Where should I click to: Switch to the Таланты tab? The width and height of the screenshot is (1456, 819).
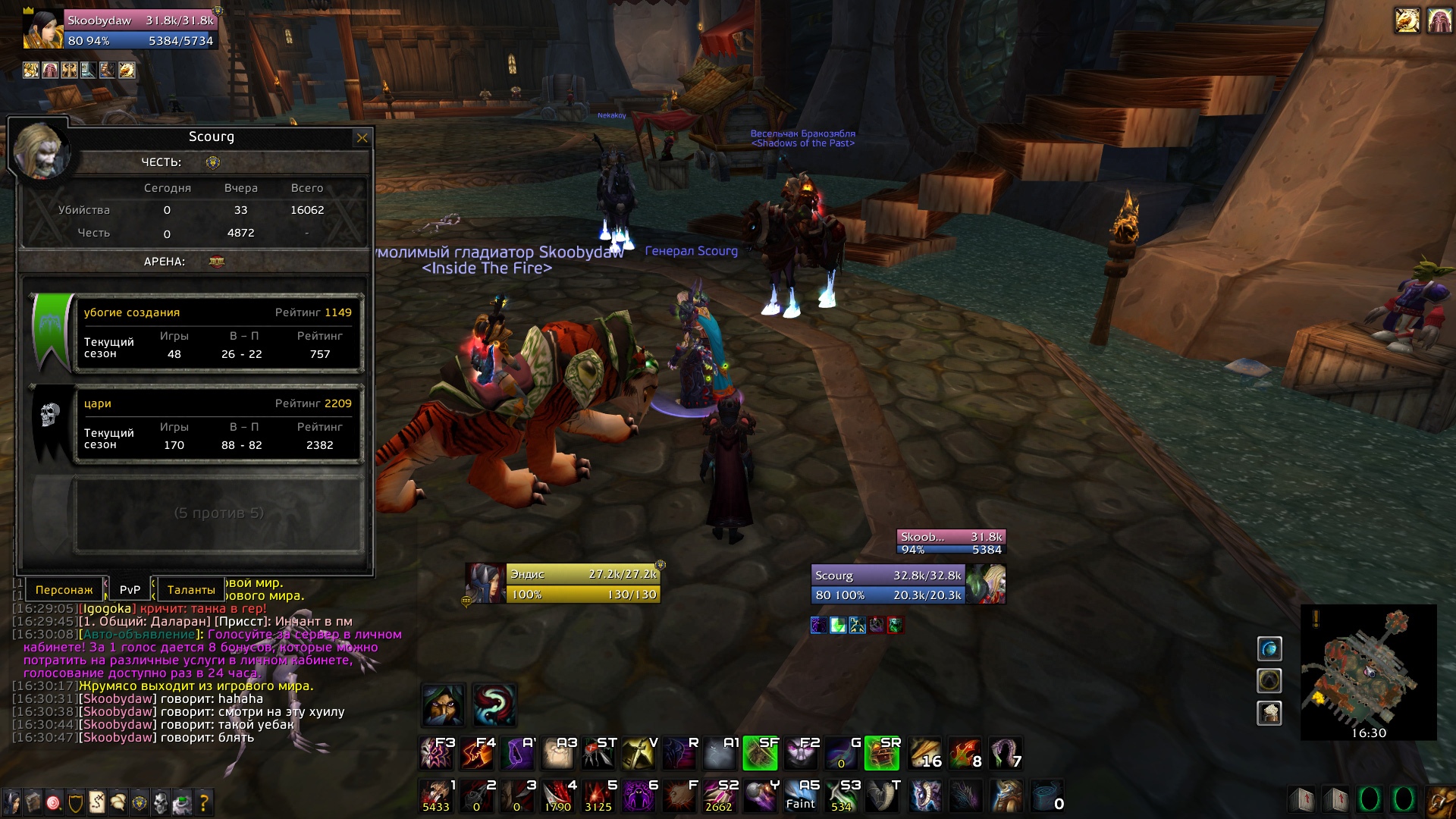tap(190, 589)
